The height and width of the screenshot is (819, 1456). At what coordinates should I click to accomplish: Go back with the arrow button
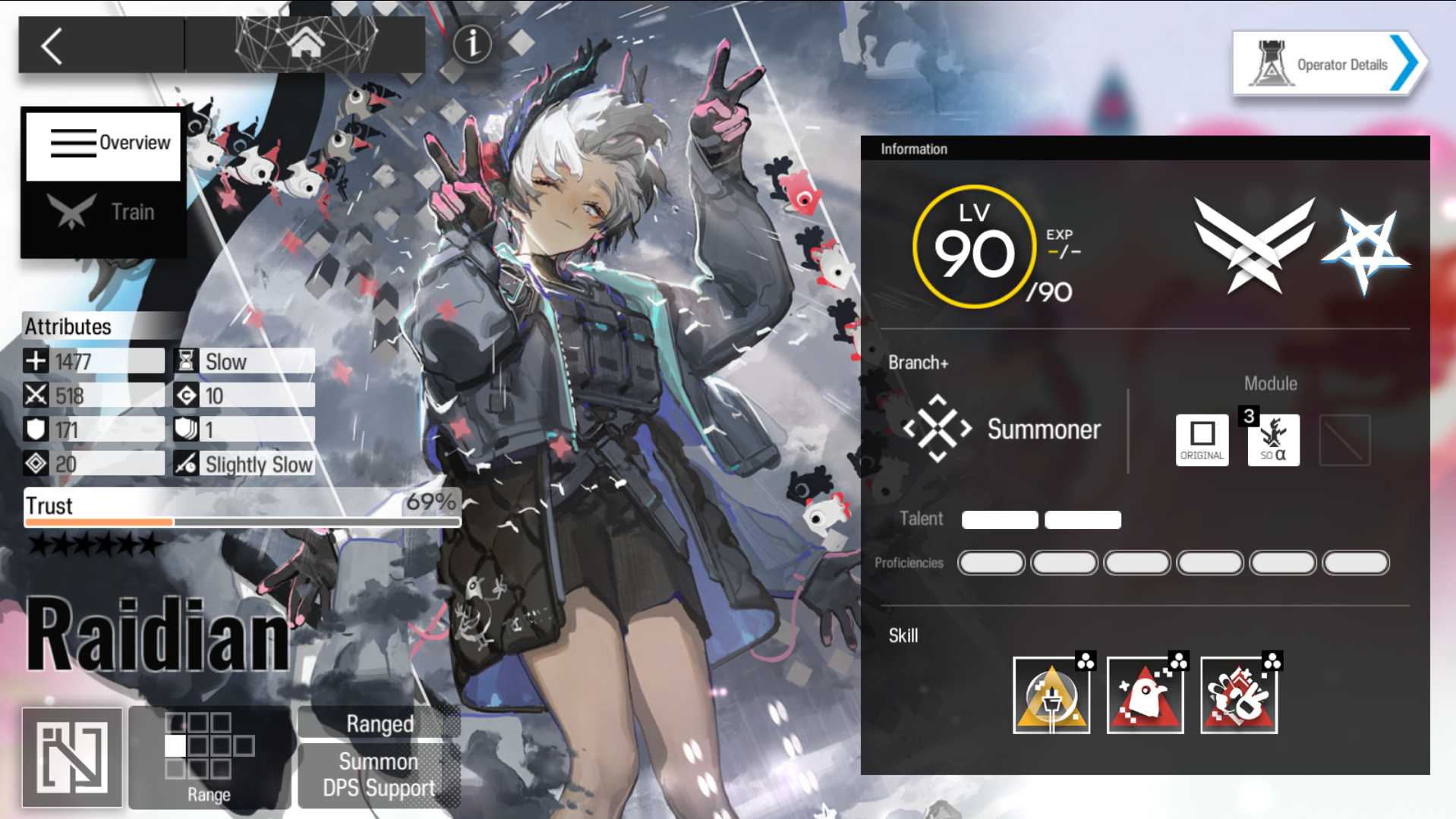52,46
